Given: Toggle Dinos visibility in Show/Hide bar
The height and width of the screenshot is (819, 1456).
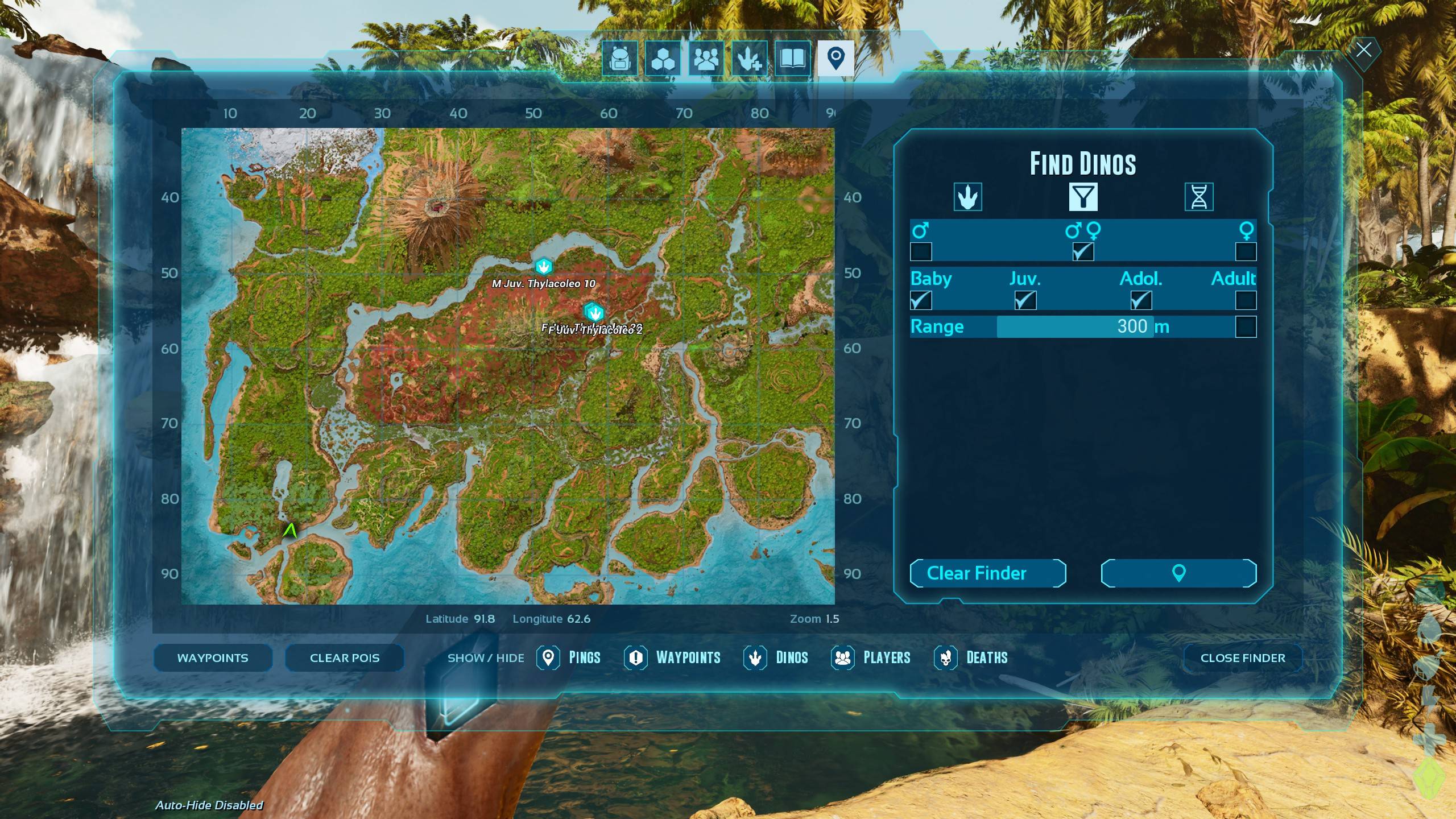Looking at the screenshot, I should tap(756, 658).
